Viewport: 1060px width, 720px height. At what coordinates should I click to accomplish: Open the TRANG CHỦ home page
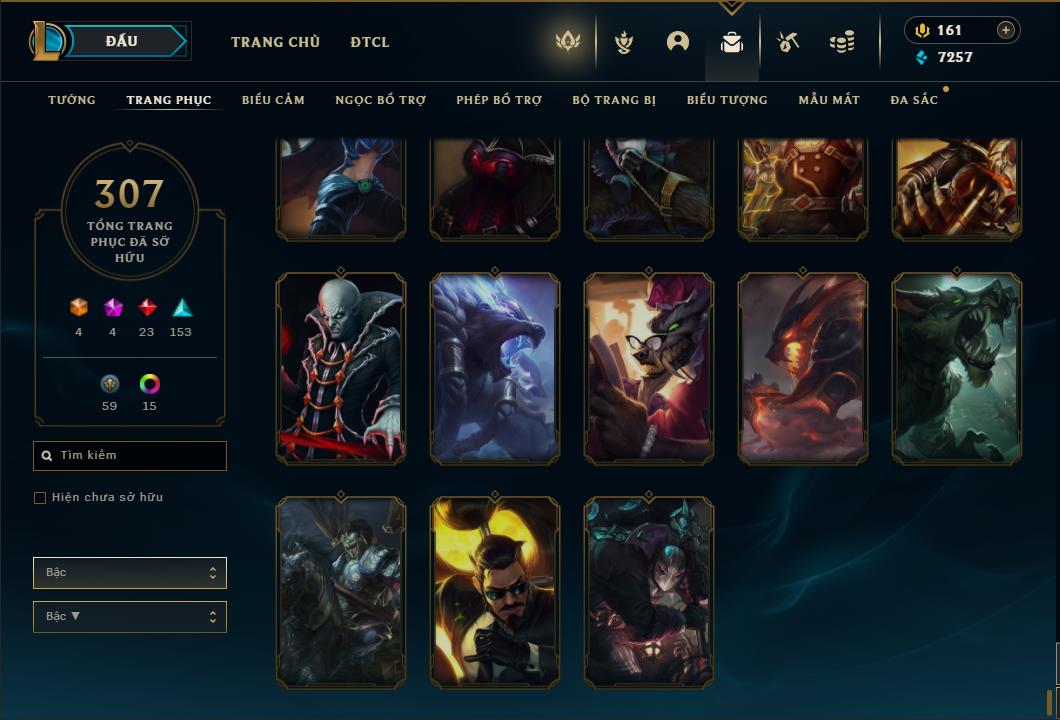(x=275, y=42)
